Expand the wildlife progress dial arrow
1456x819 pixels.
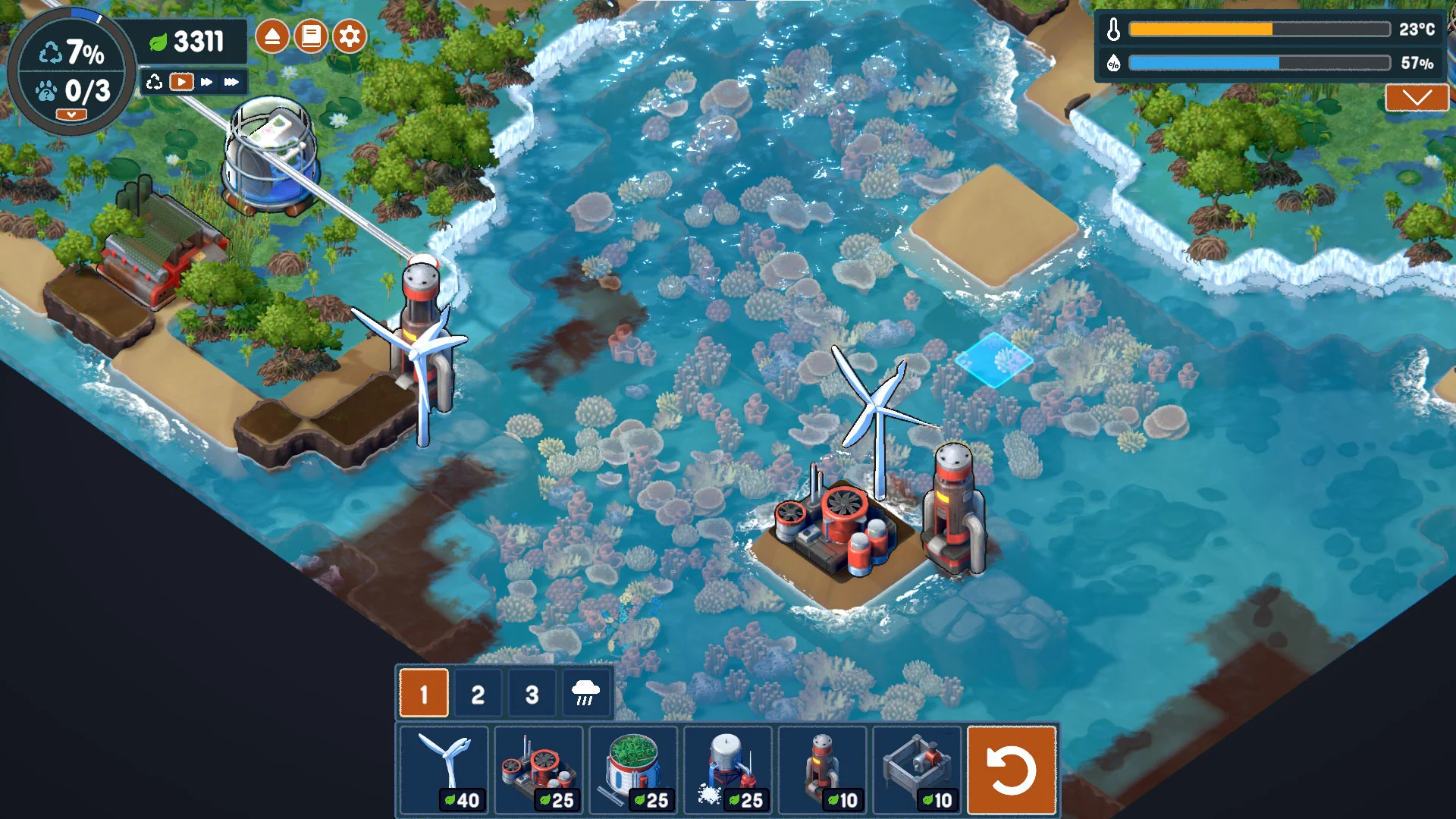click(x=71, y=115)
